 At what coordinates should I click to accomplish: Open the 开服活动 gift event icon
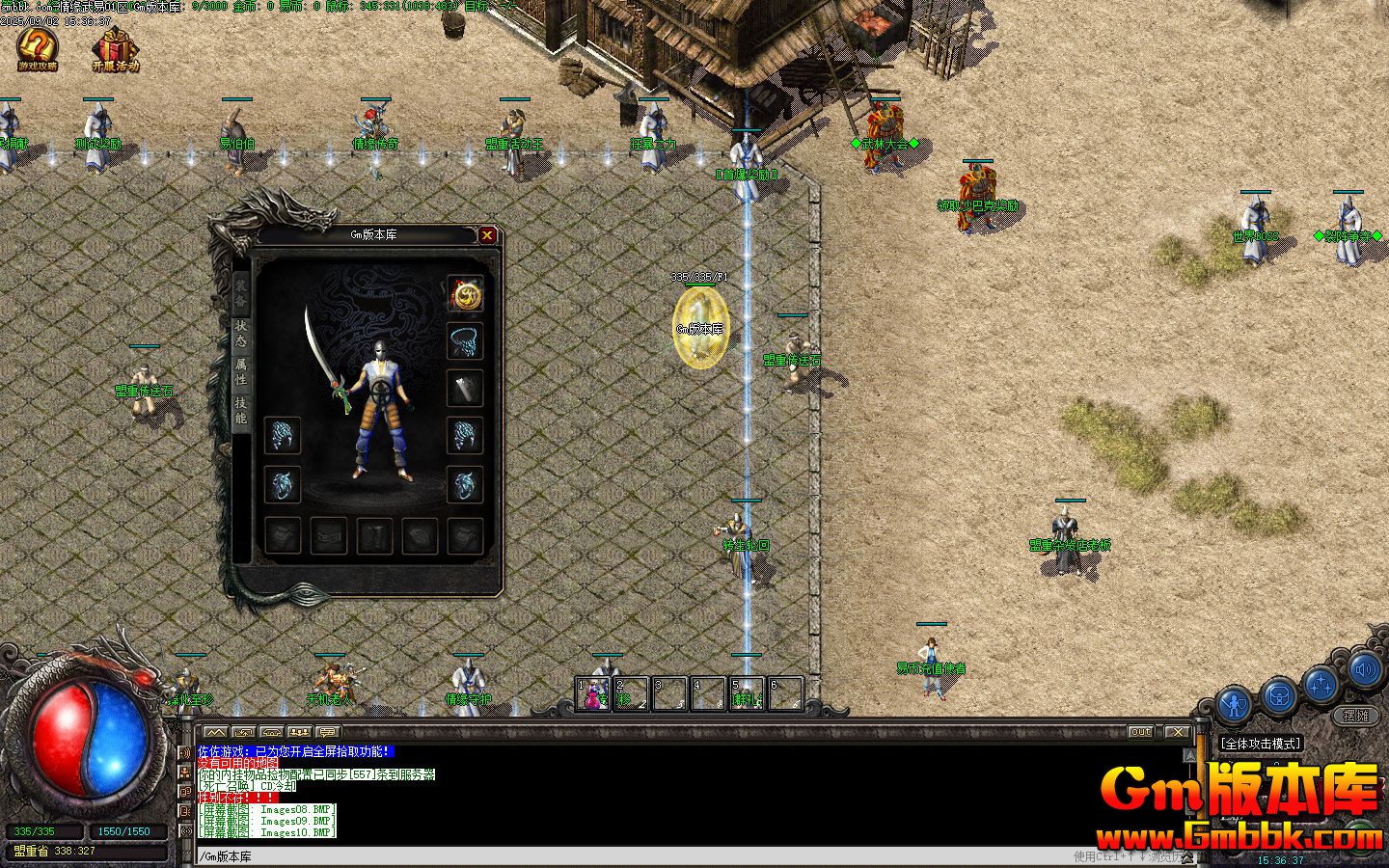pyautogui.click(x=116, y=48)
